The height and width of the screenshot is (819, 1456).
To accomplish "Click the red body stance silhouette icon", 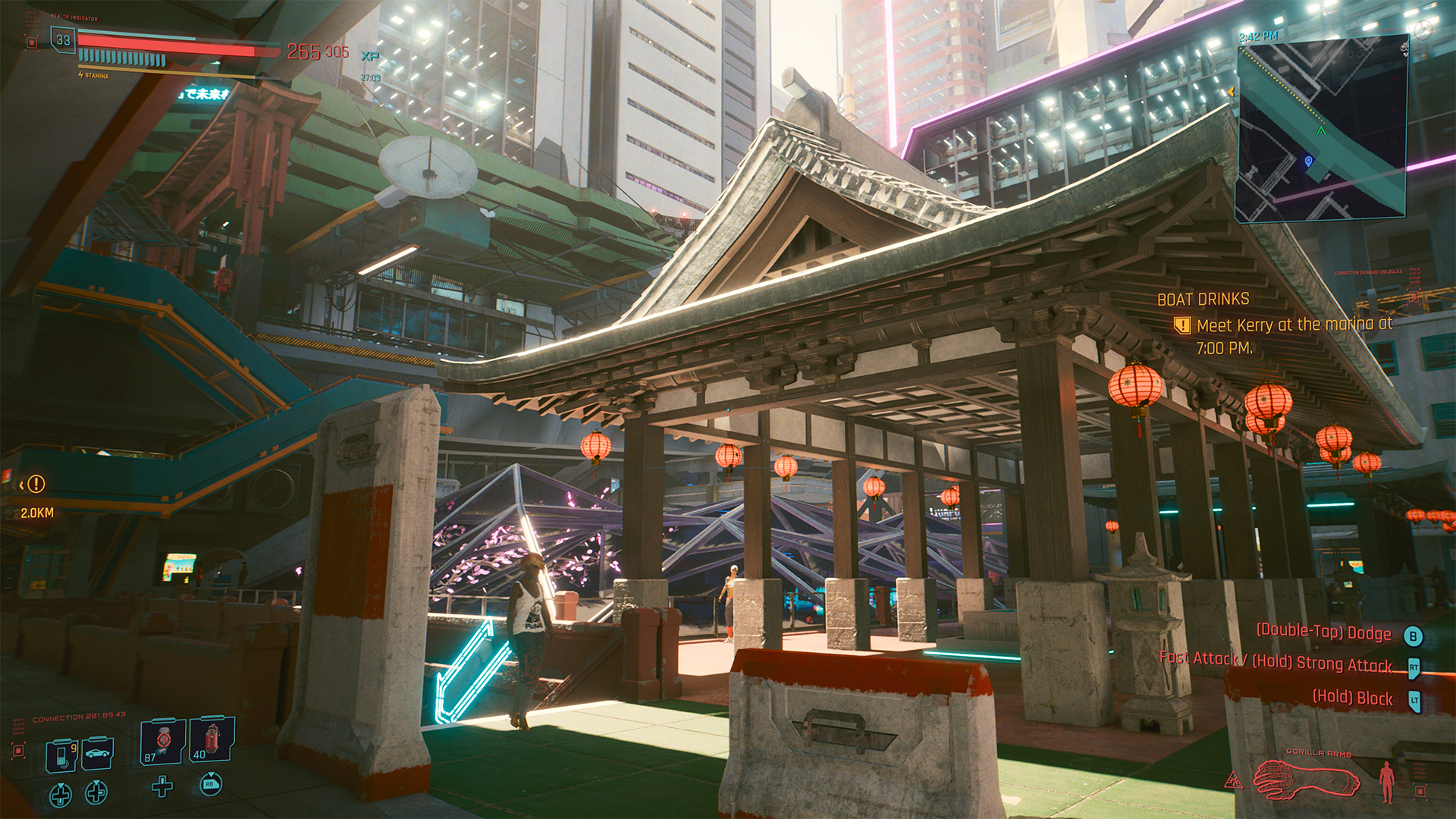I will [1387, 781].
